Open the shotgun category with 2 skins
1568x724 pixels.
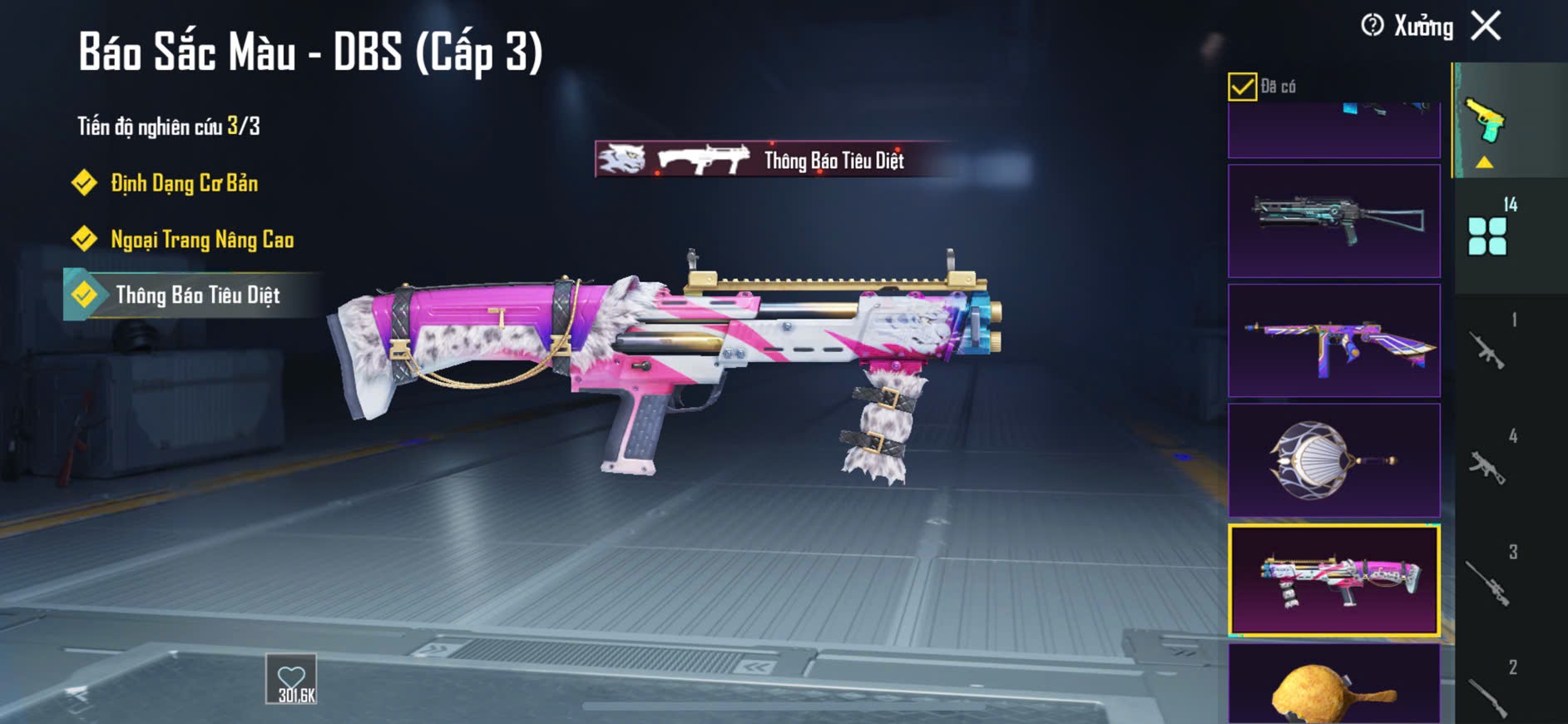1488,695
